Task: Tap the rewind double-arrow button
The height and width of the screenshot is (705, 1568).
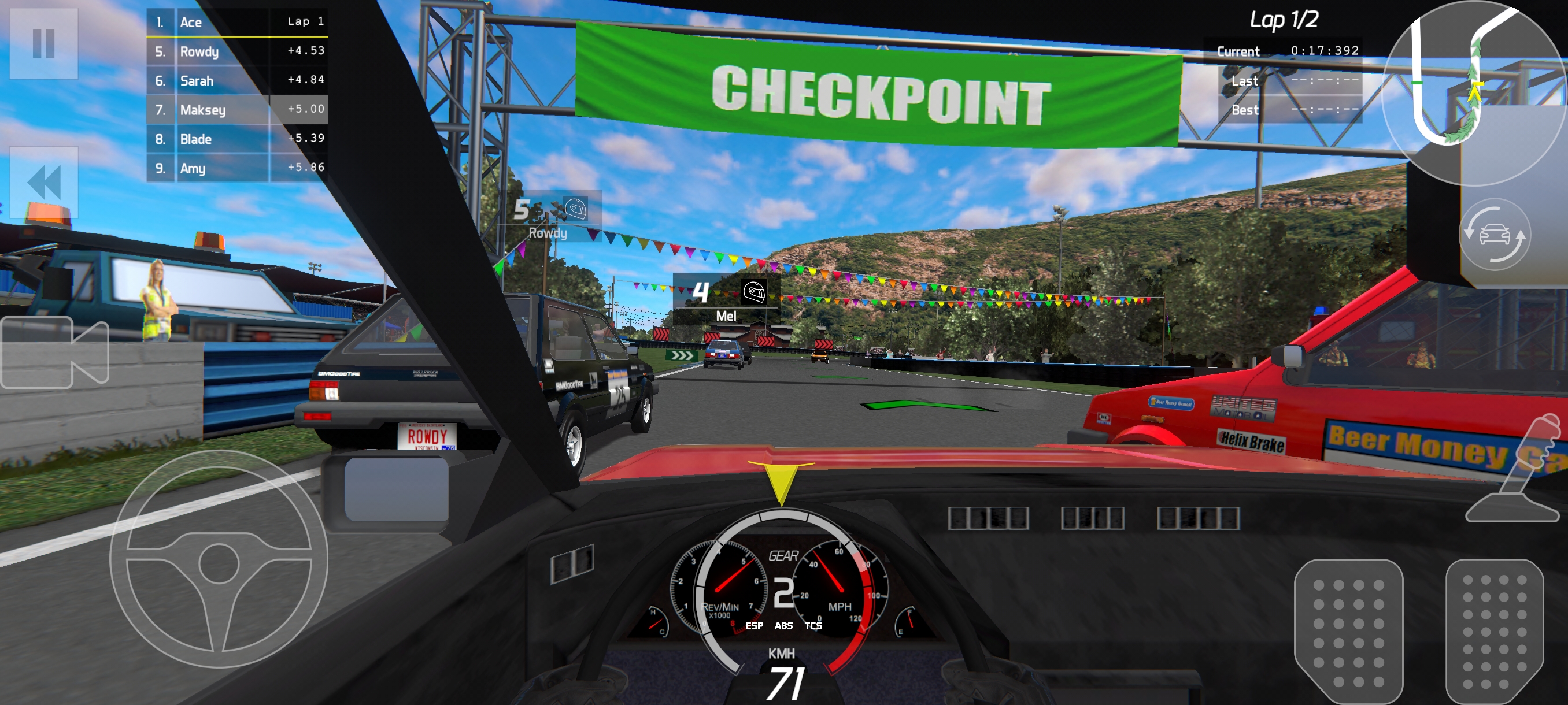Action: click(43, 182)
